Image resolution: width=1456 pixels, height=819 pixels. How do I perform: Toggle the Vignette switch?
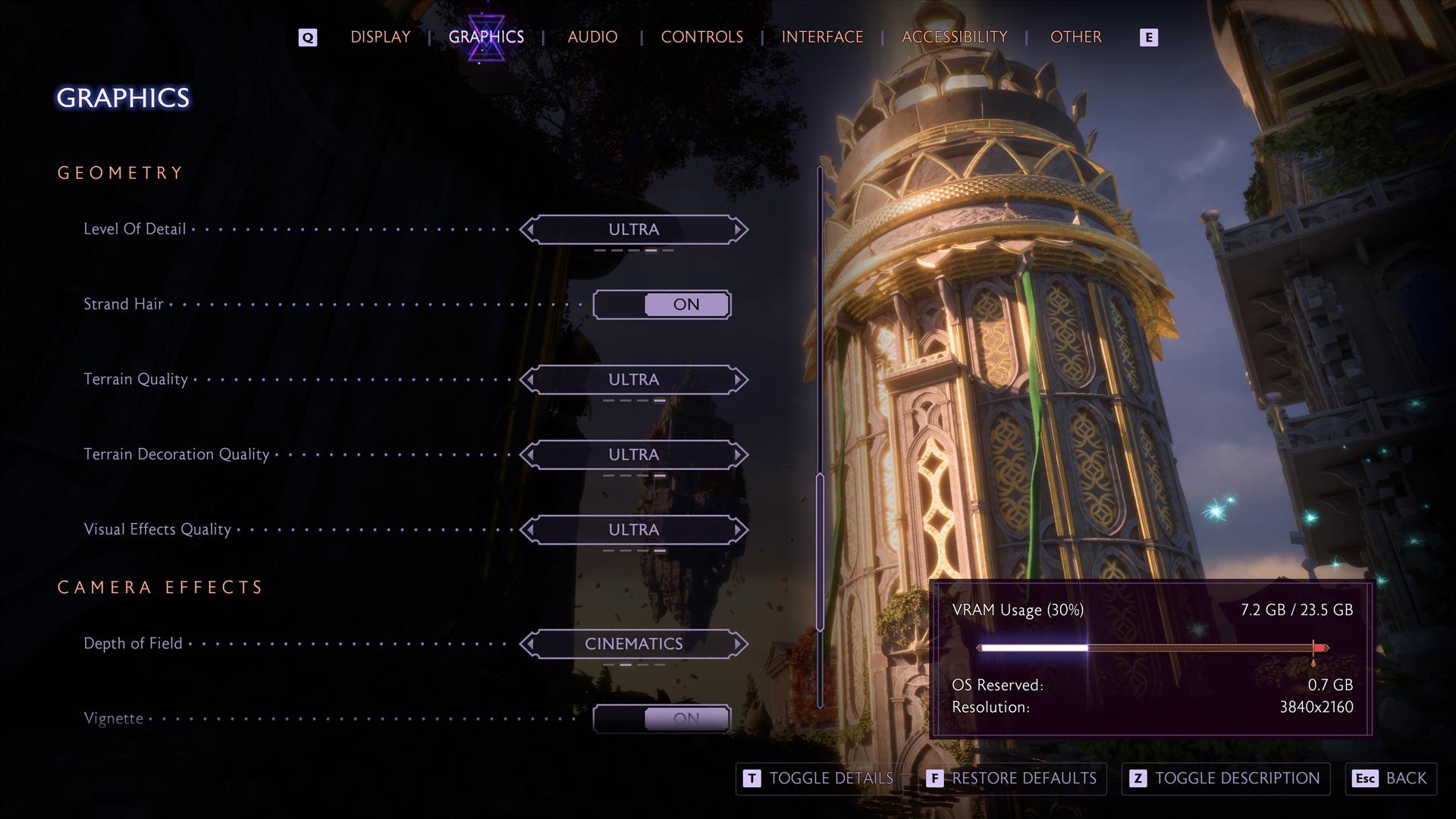click(x=662, y=718)
